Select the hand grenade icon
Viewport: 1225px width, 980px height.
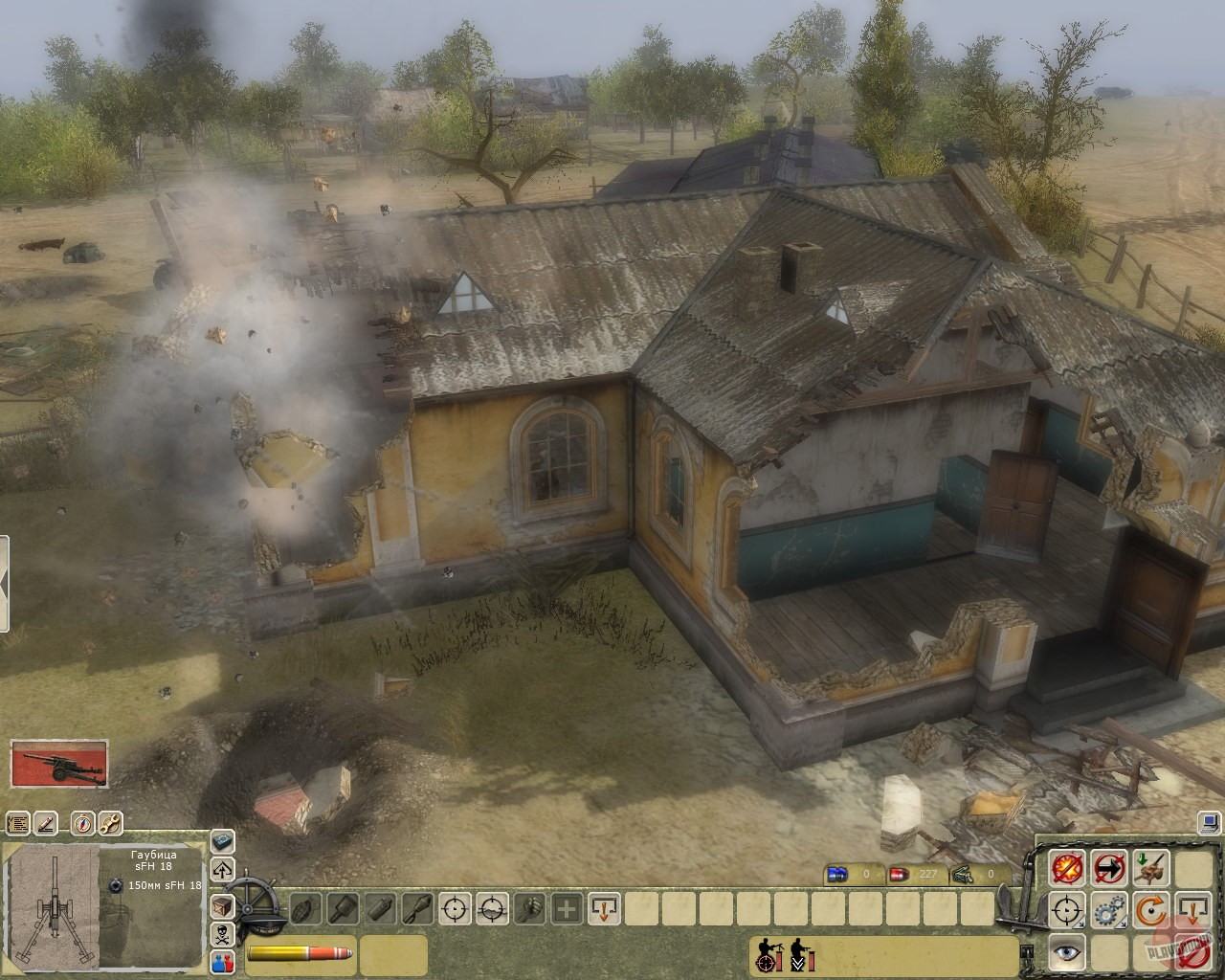click(305, 908)
